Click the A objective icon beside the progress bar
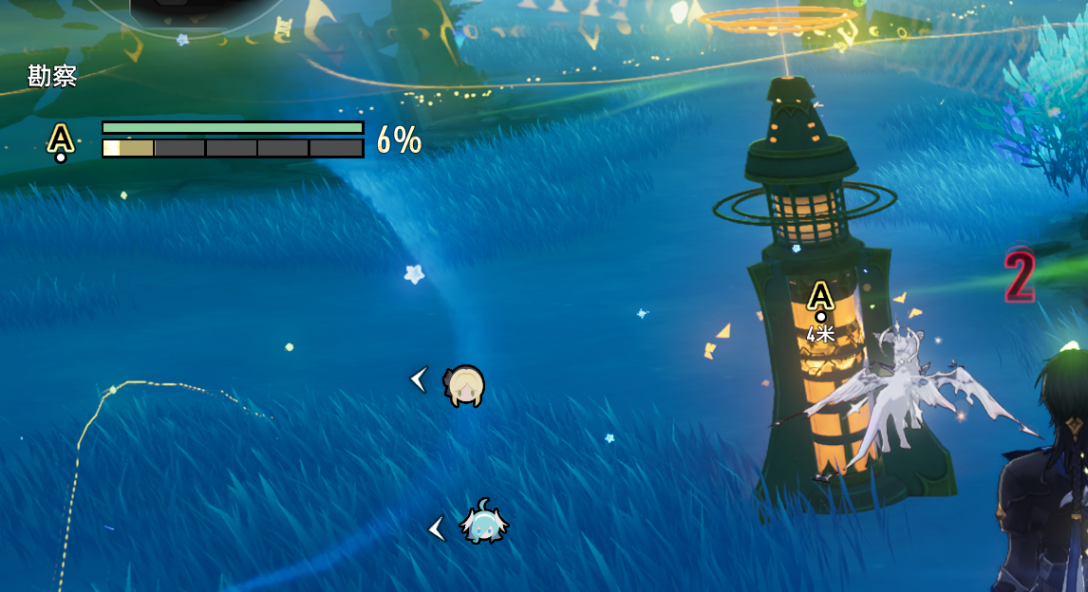 coord(61,140)
